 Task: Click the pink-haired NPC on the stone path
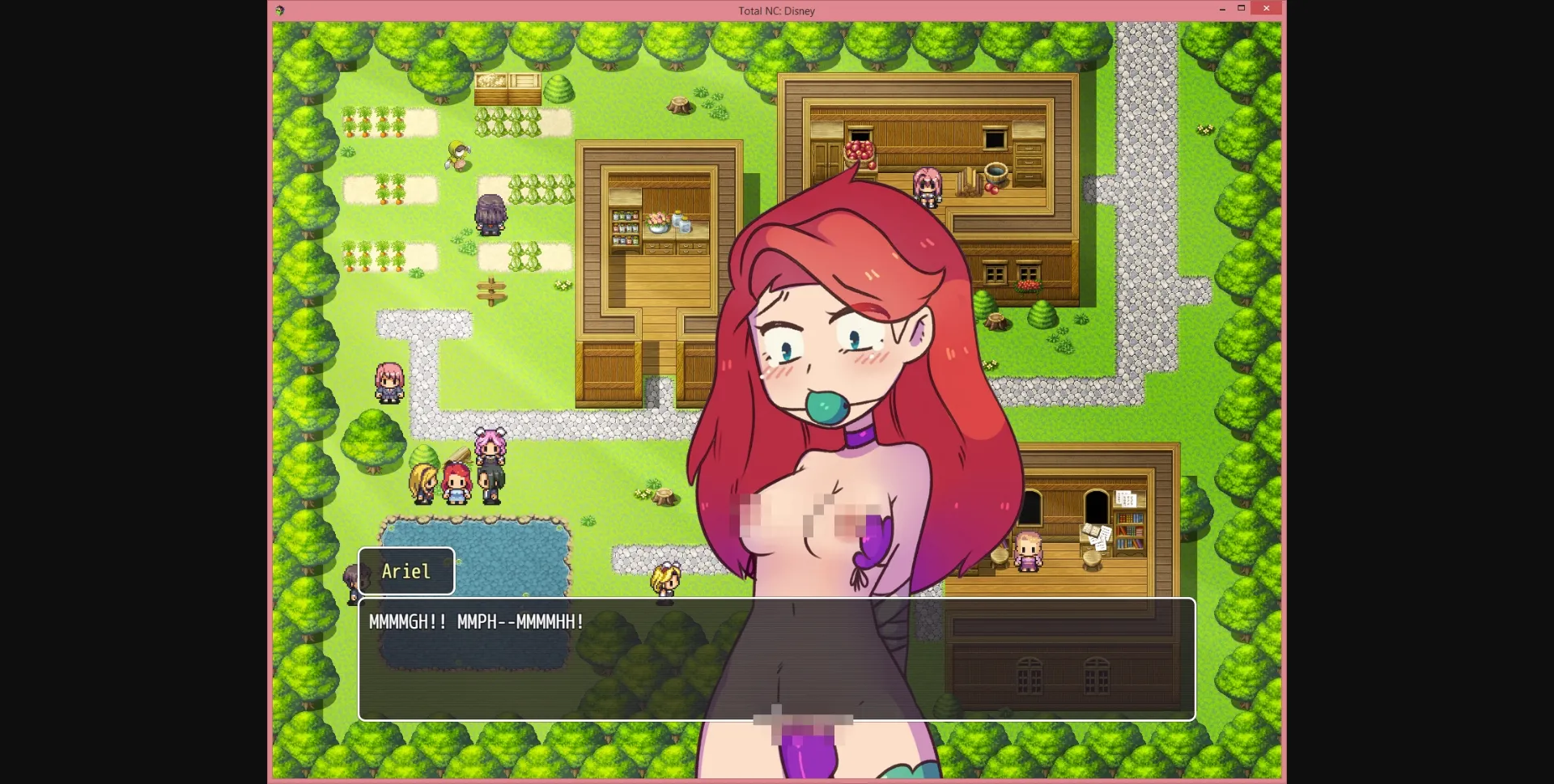389,381
